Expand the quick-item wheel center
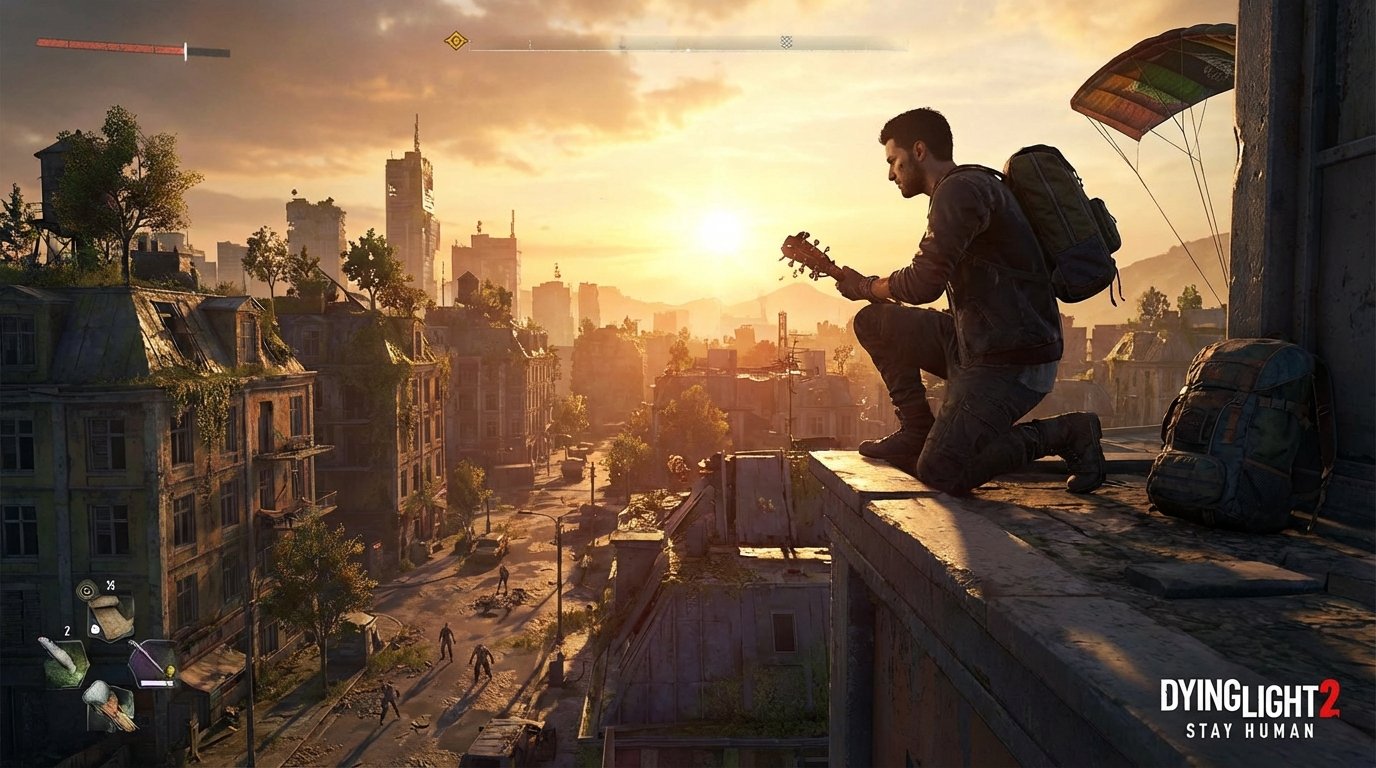 point(108,662)
